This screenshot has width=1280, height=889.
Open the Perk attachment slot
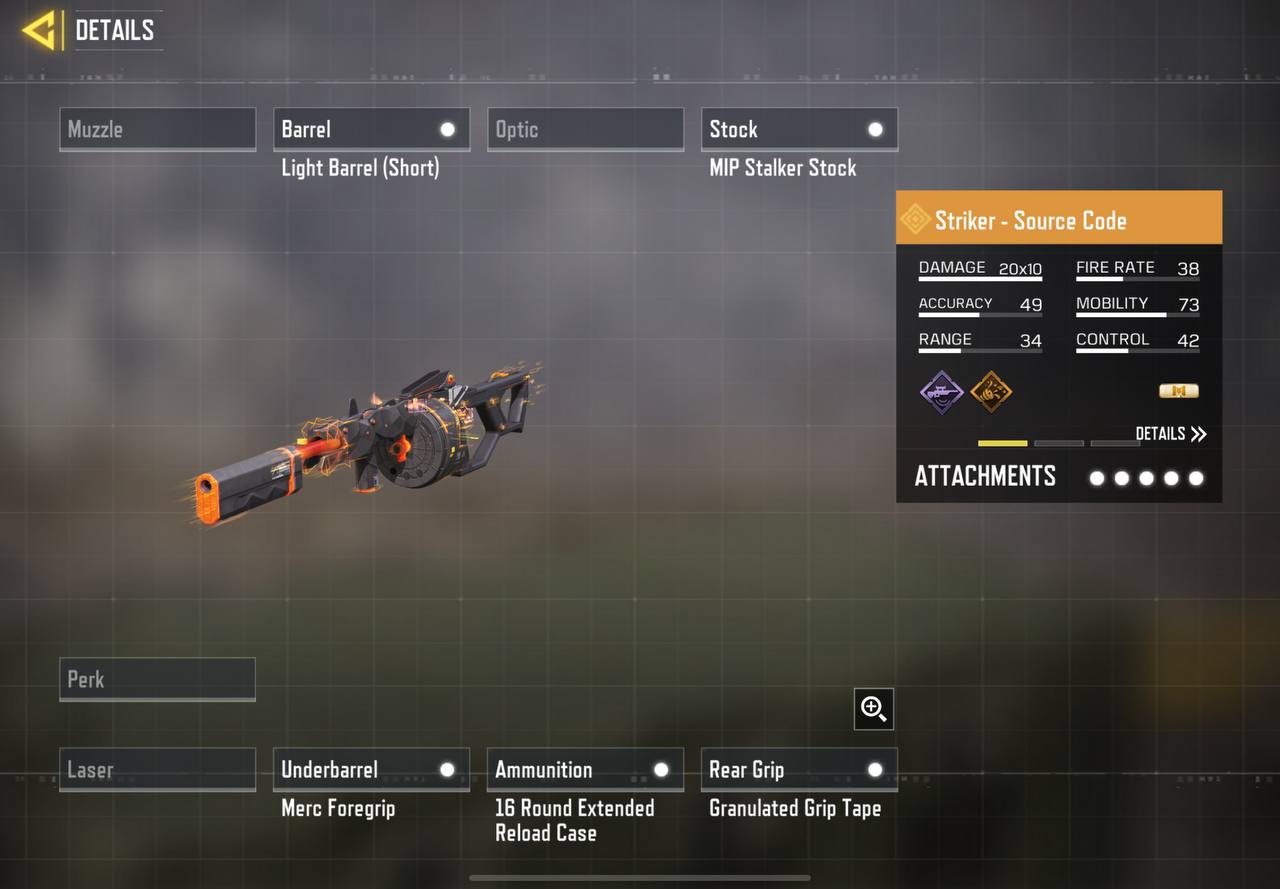157,680
